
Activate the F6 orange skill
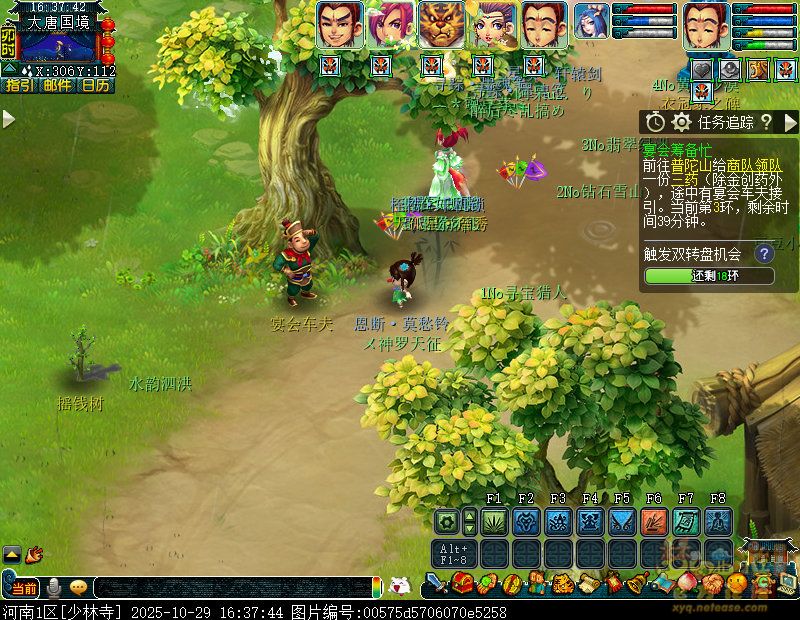pyautogui.click(x=654, y=521)
